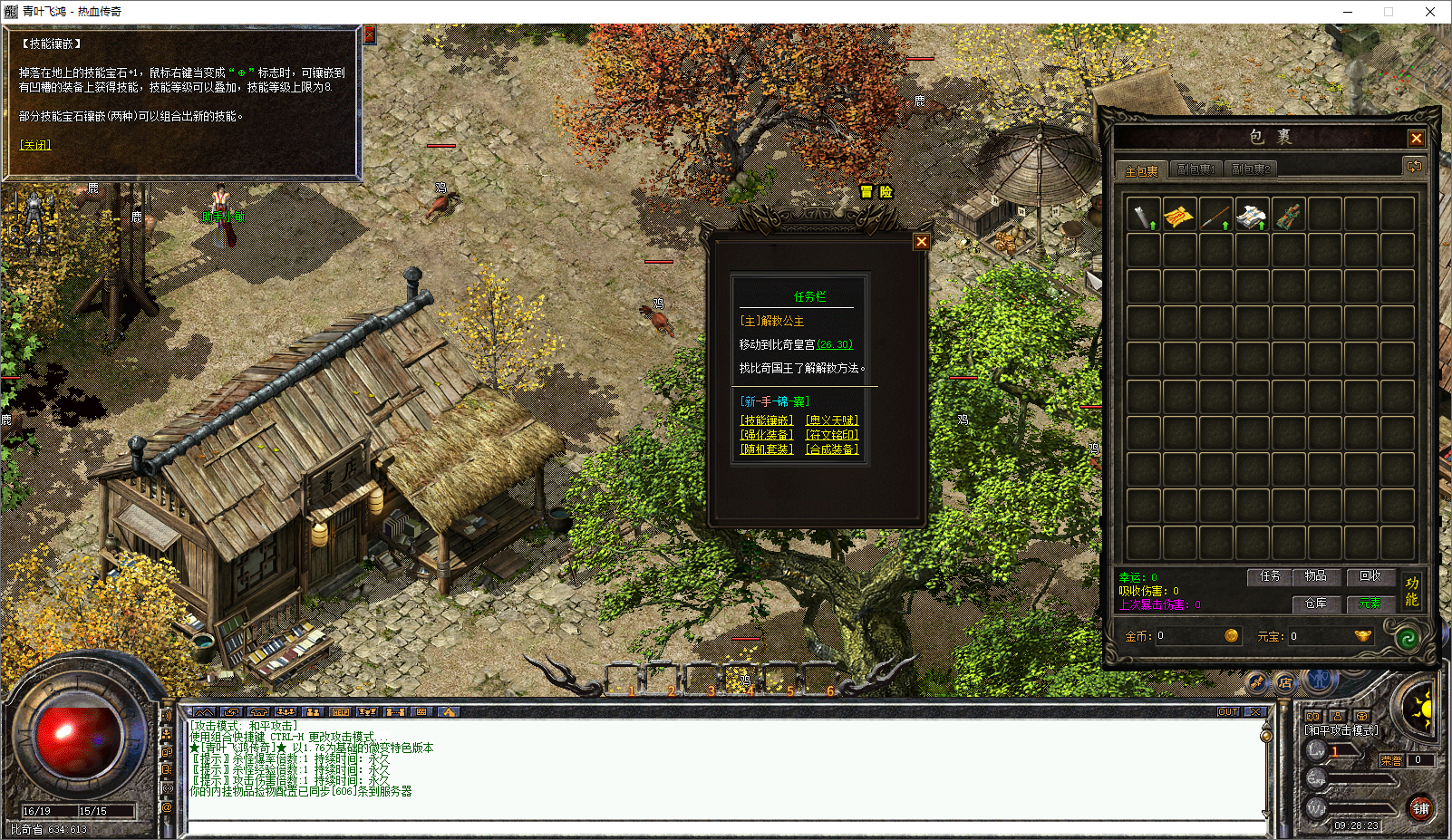Click the 回收 recycle button
Viewport: 1452px width, 840px height.
point(1370,576)
